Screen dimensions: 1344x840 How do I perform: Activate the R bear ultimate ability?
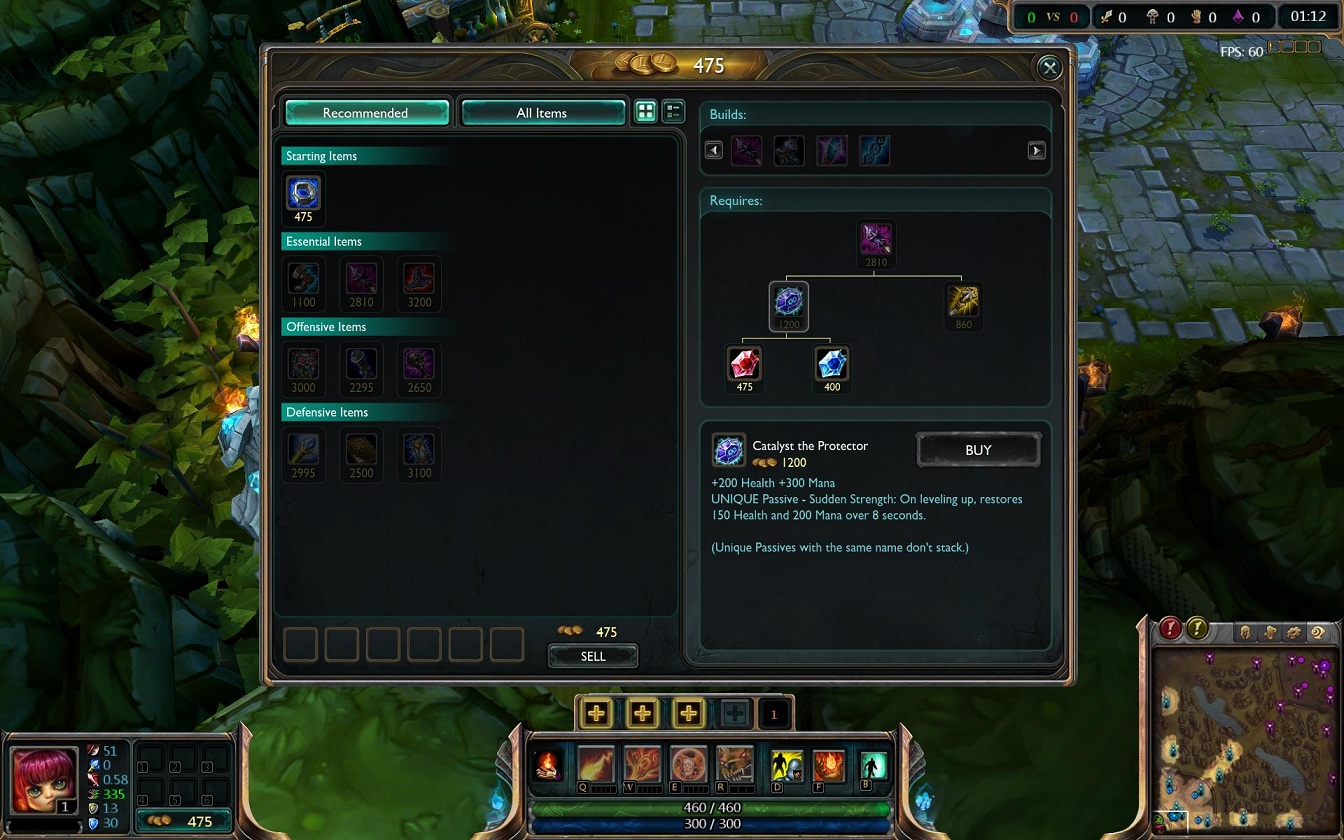tap(734, 765)
